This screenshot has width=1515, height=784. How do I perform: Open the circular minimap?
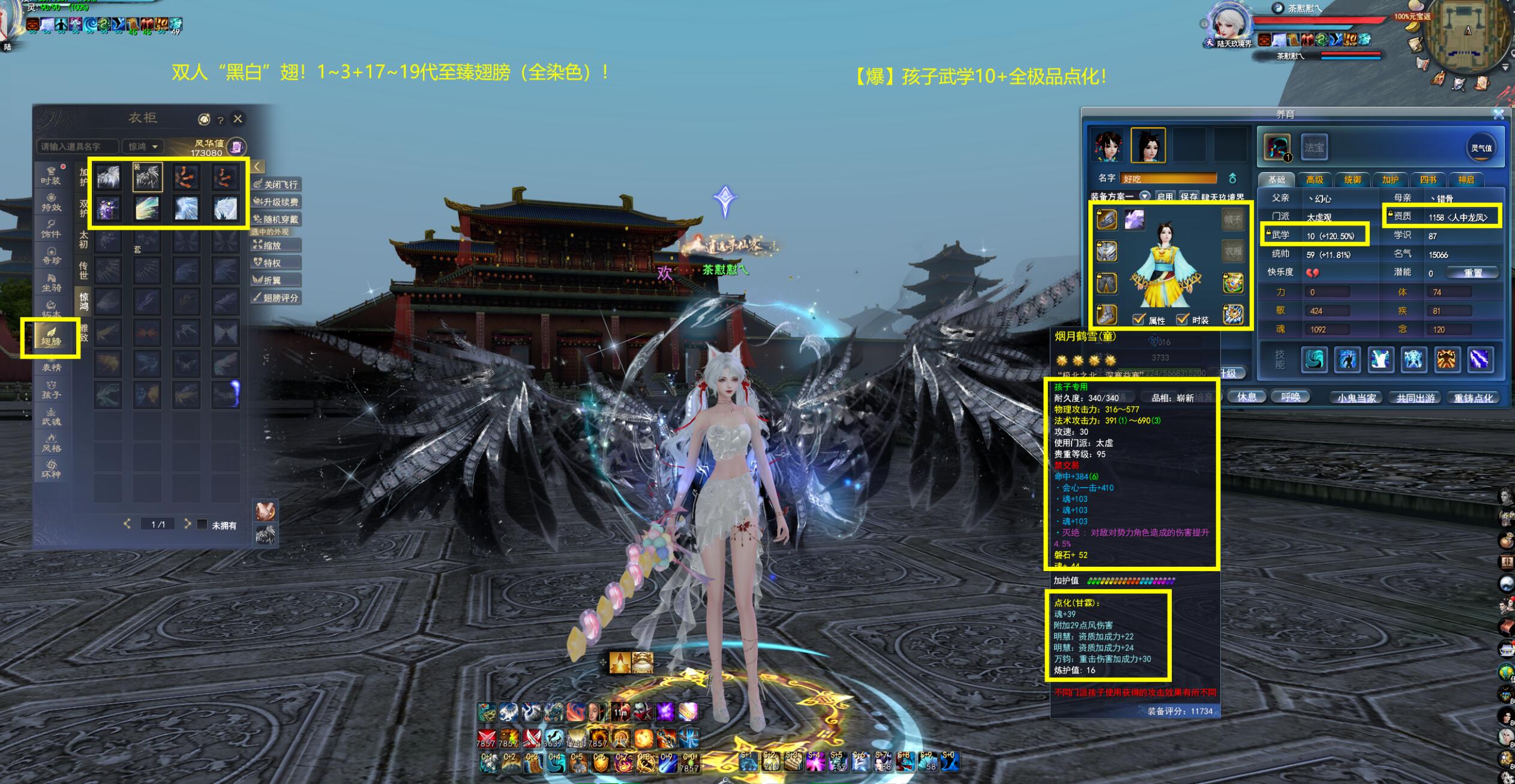1468,36
